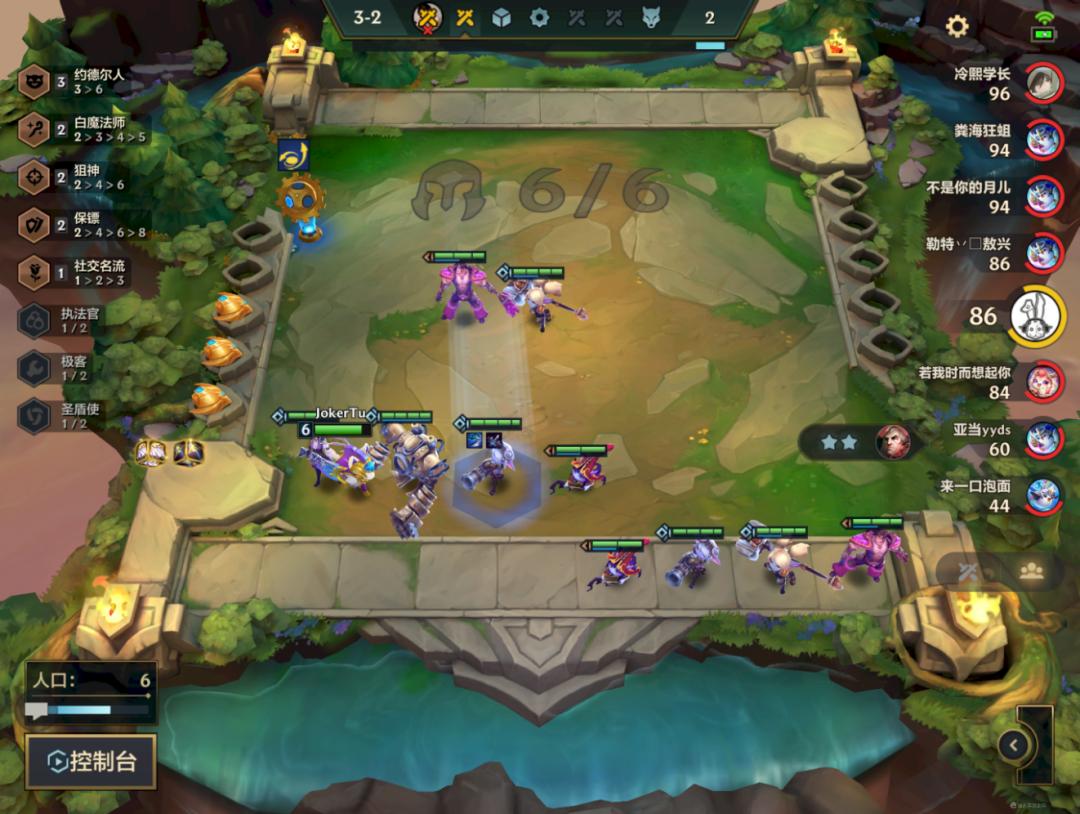
Task: Open the settings gear menu
Action: click(x=957, y=26)
